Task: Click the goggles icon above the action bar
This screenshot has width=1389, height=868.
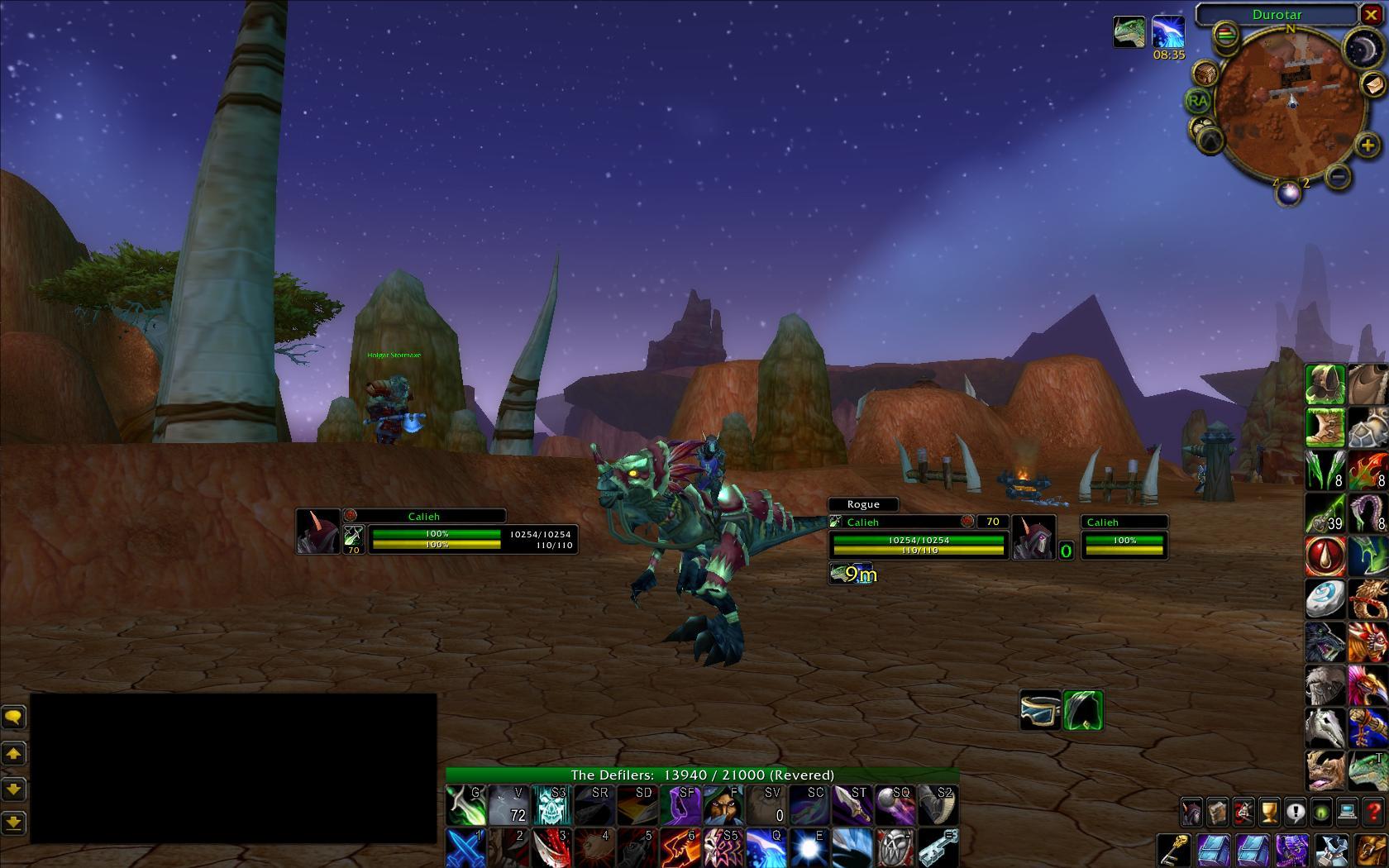Action: (x=1040, y=710)
